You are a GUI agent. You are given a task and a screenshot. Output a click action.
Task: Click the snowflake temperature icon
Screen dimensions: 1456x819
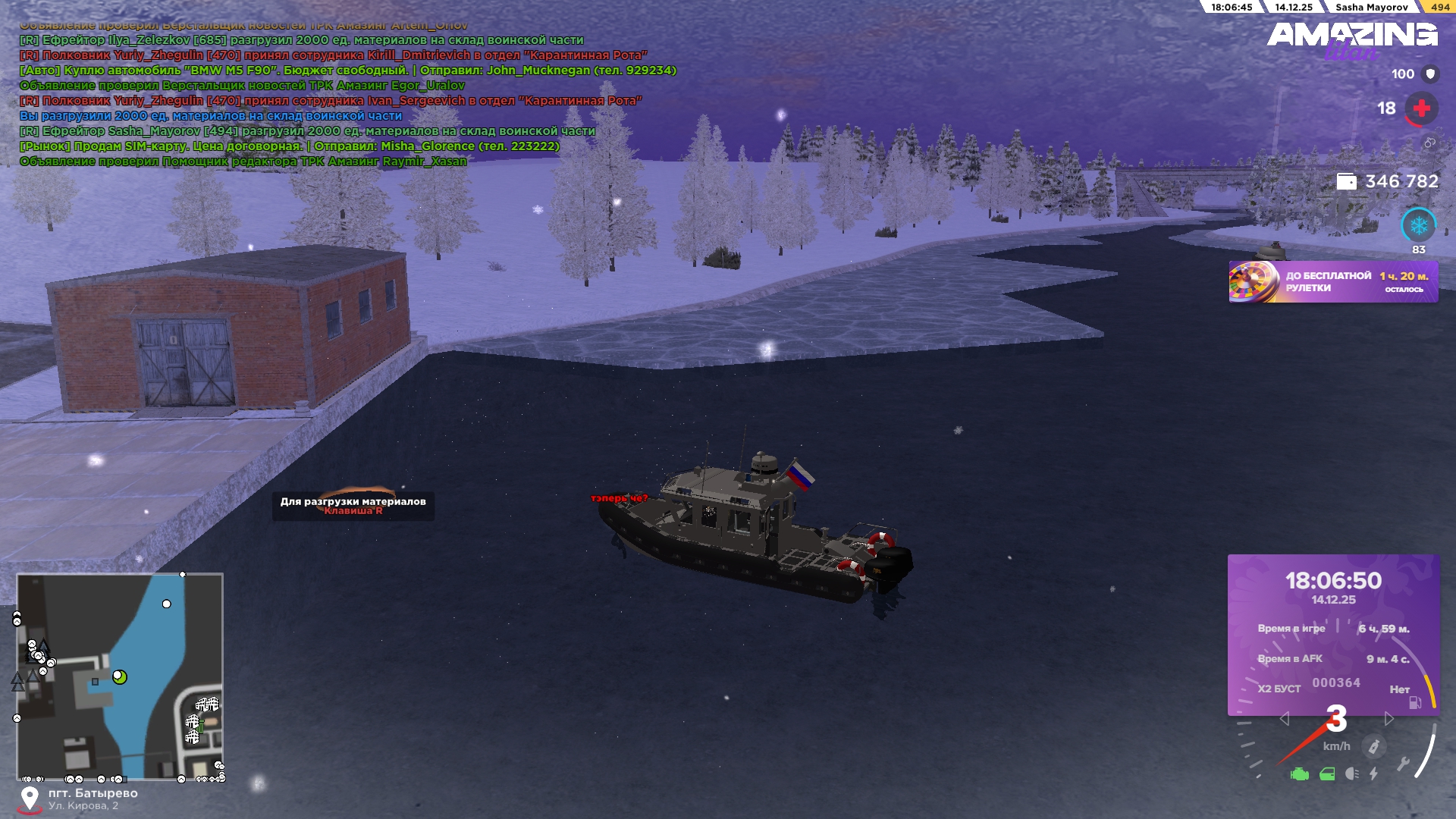coord(1418,225)
